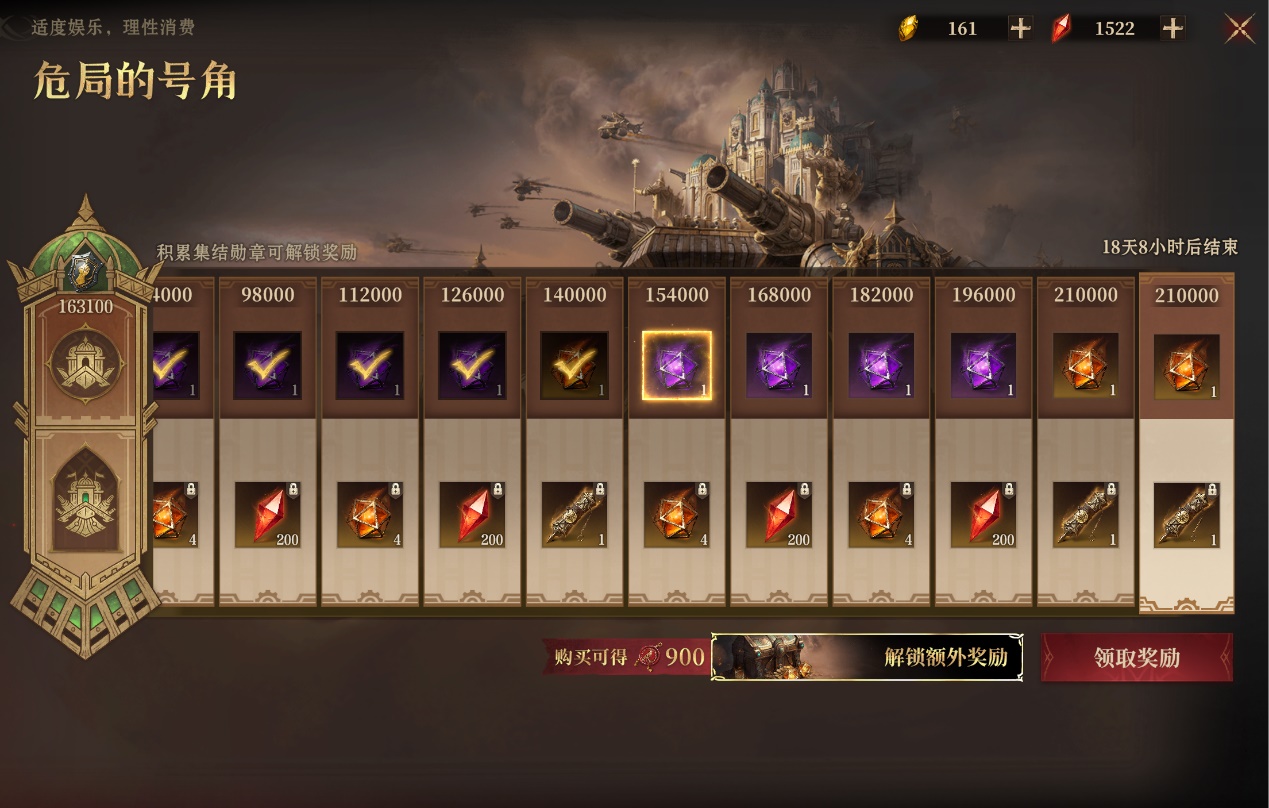Viewport: 1269px width, 808px height.
Task: Add more red gems with the plus button
Action: point(1172,29)
